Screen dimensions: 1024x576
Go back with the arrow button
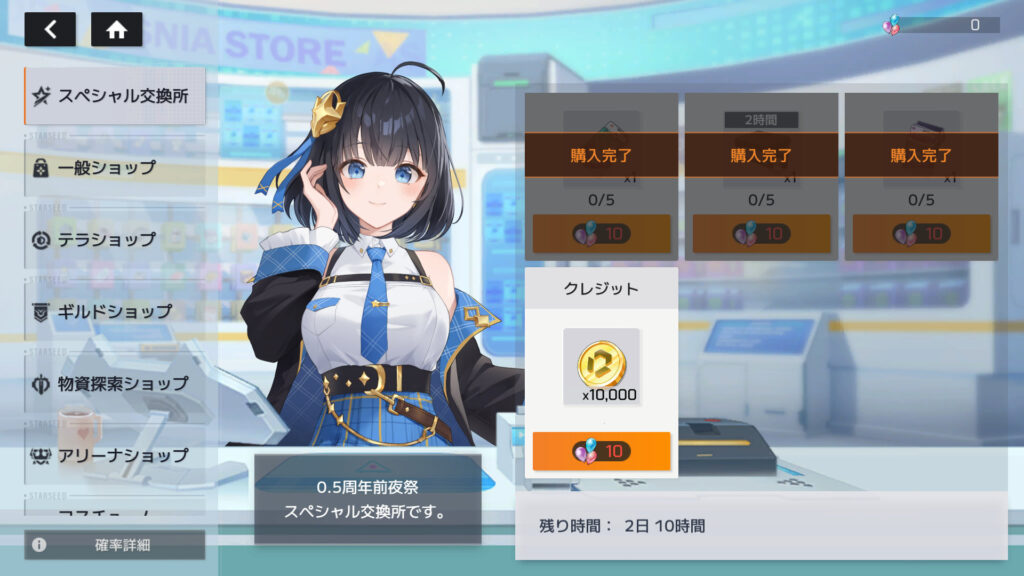point(50,29)
